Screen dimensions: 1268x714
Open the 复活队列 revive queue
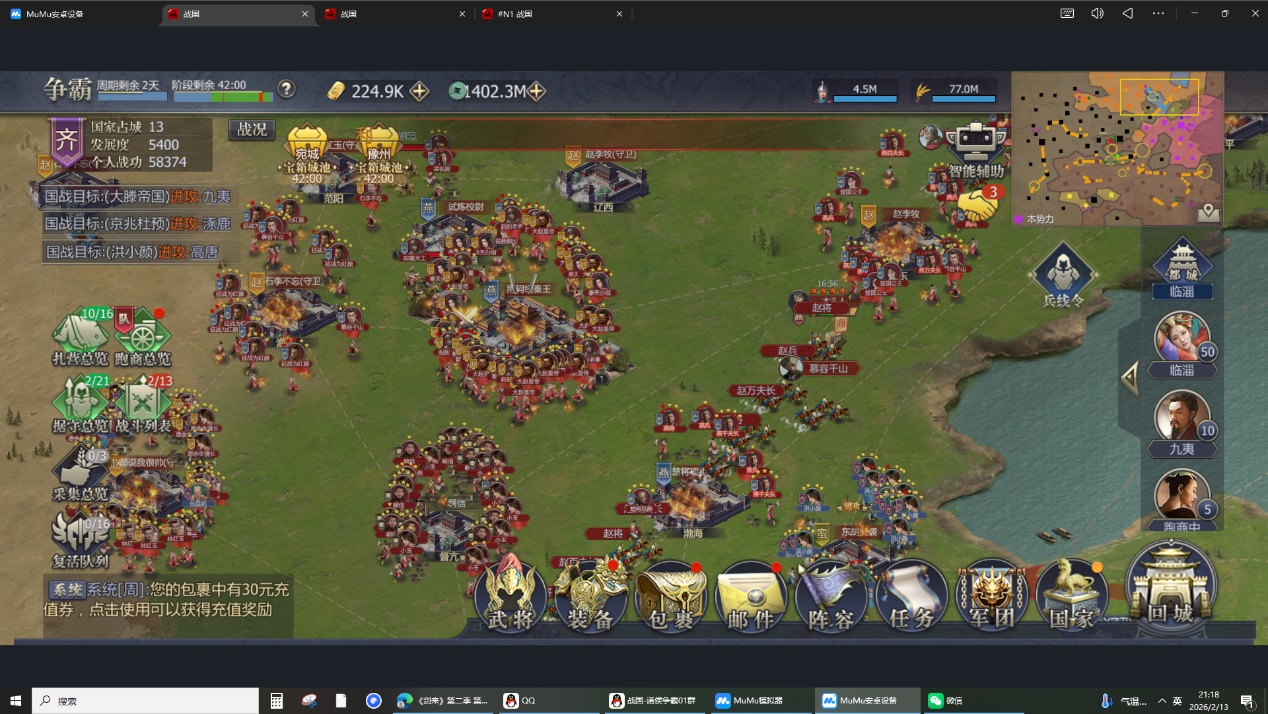(x=81, y=541)
